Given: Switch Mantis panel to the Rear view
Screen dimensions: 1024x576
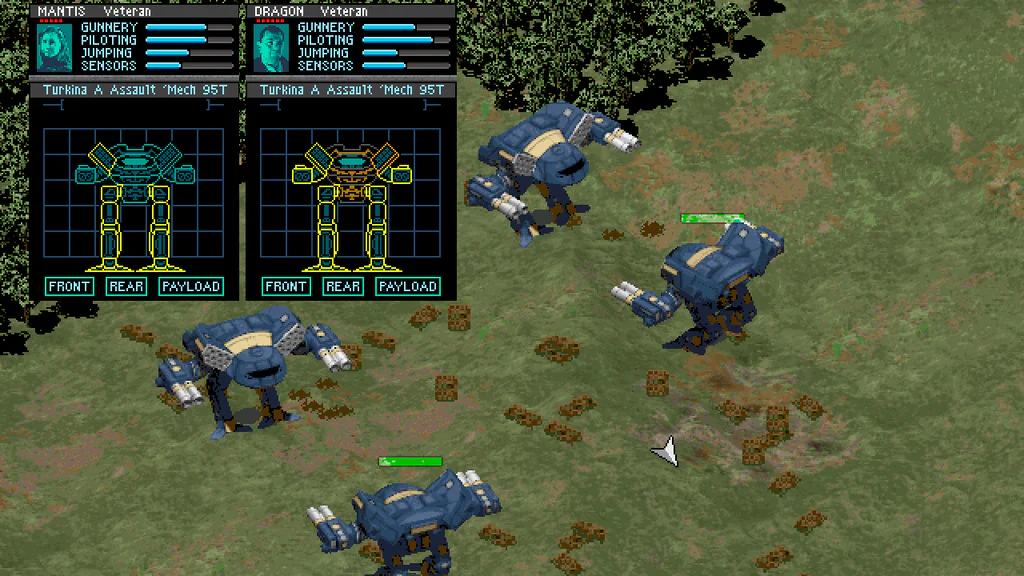Looking at the screenshot, I should 126,287.
